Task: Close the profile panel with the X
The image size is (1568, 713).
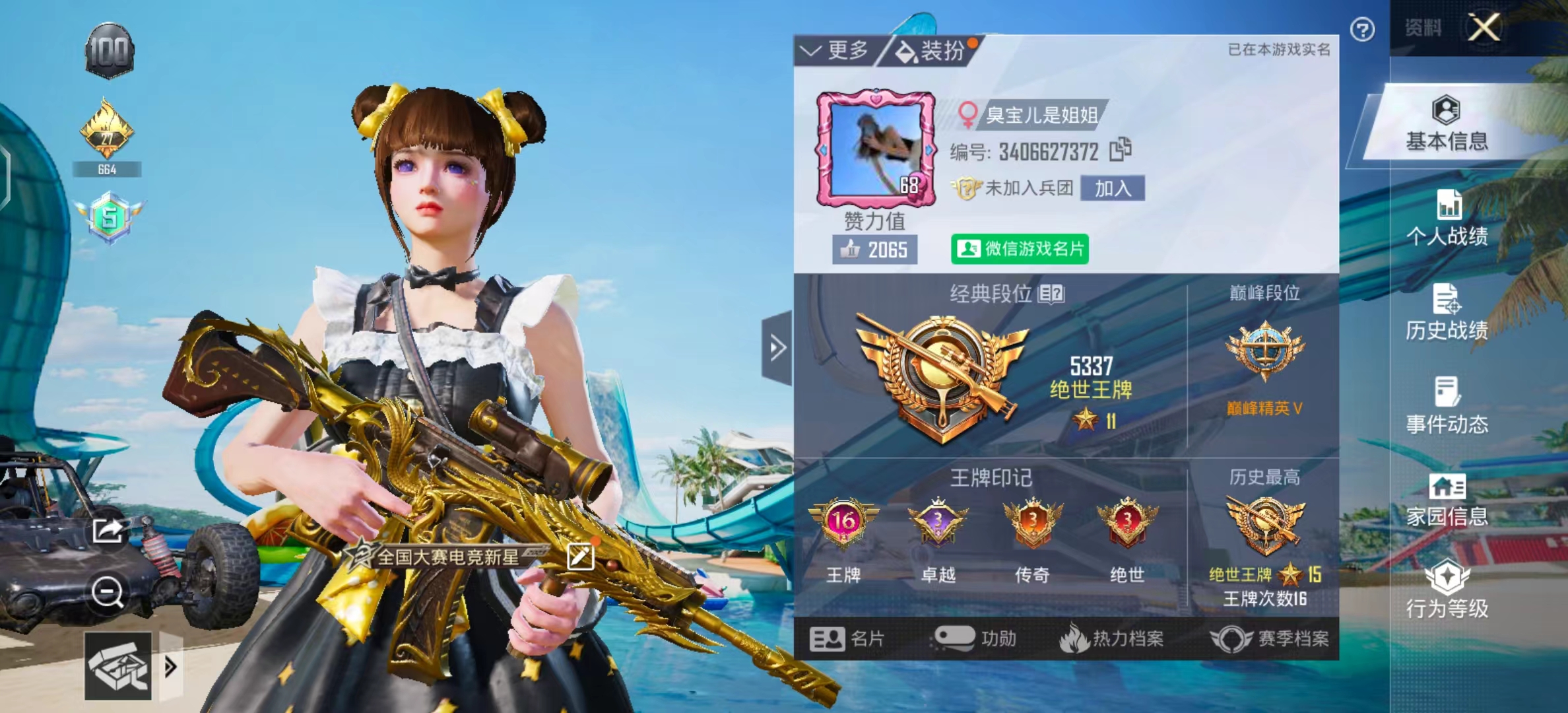Action: (1484, 28)
